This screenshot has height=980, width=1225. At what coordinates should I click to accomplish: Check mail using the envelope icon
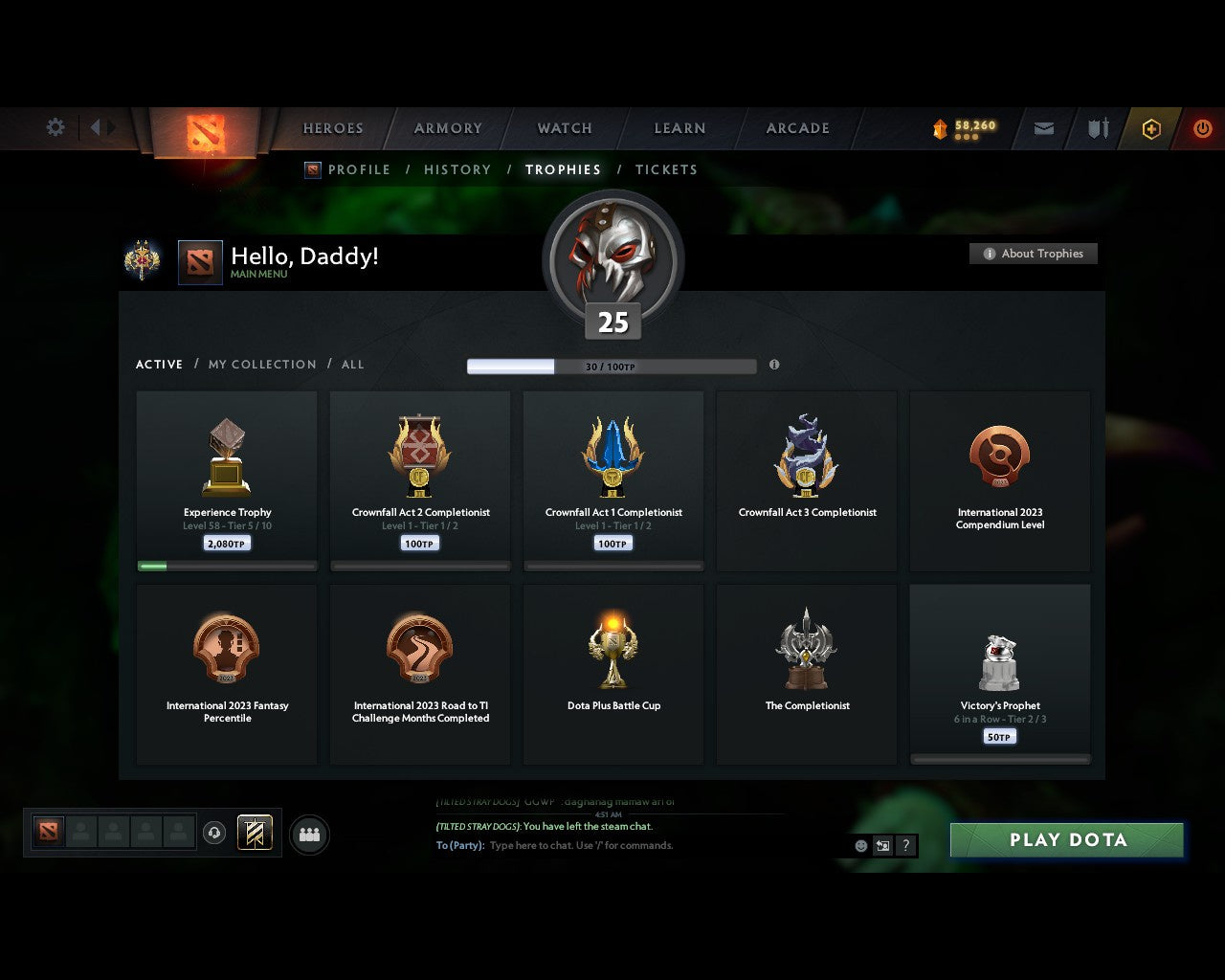tap(1043, 128)
